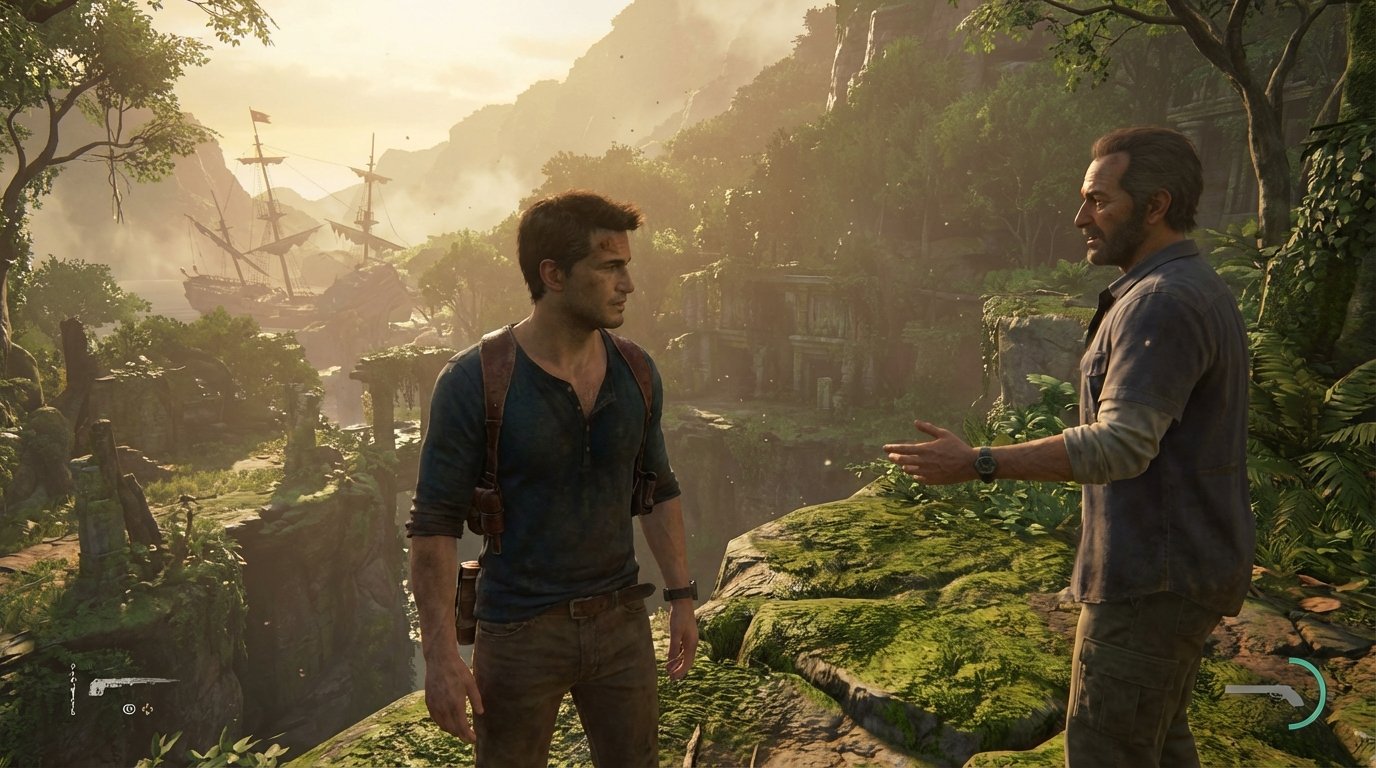
Task: Select the pistol weapon icon in bottom-left HUD
Action: point(133,685)
